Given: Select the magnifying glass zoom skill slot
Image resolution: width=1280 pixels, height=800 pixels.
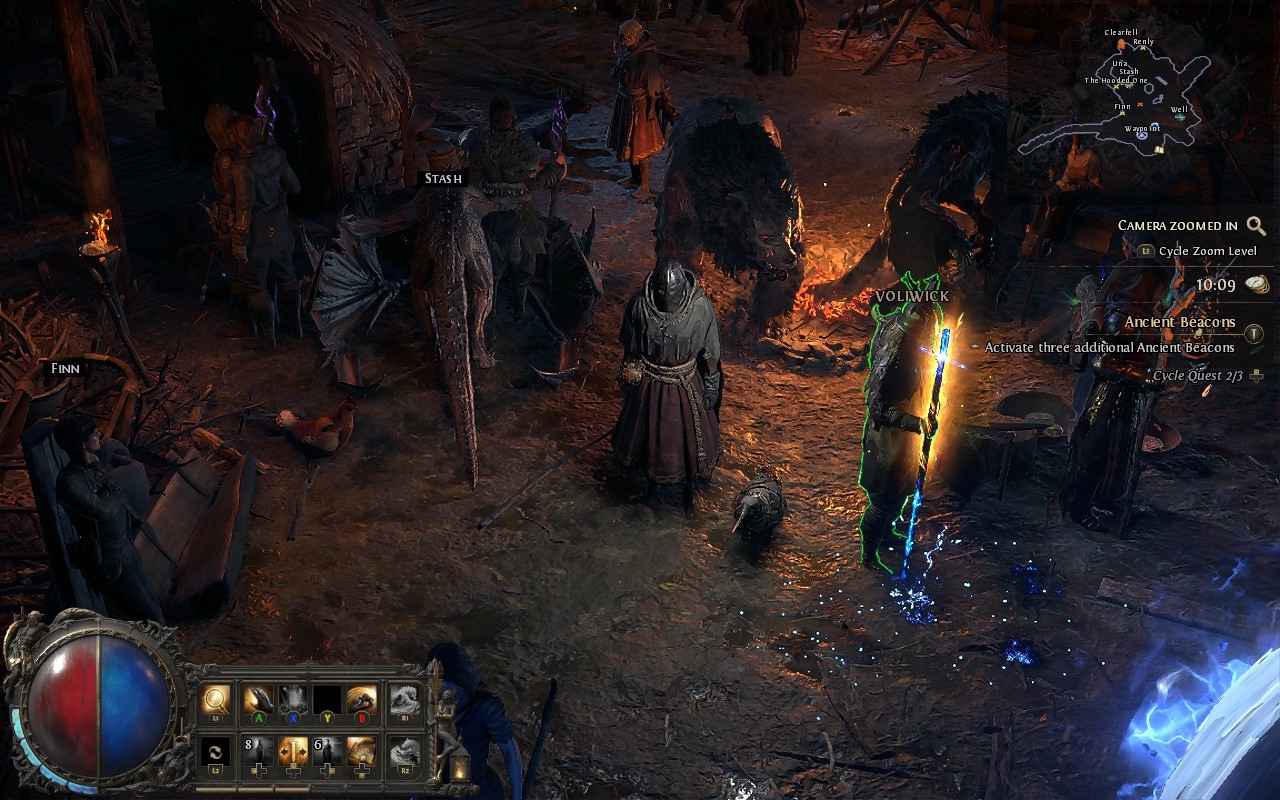Looking at the screenshot, I should tap(215, 699).
